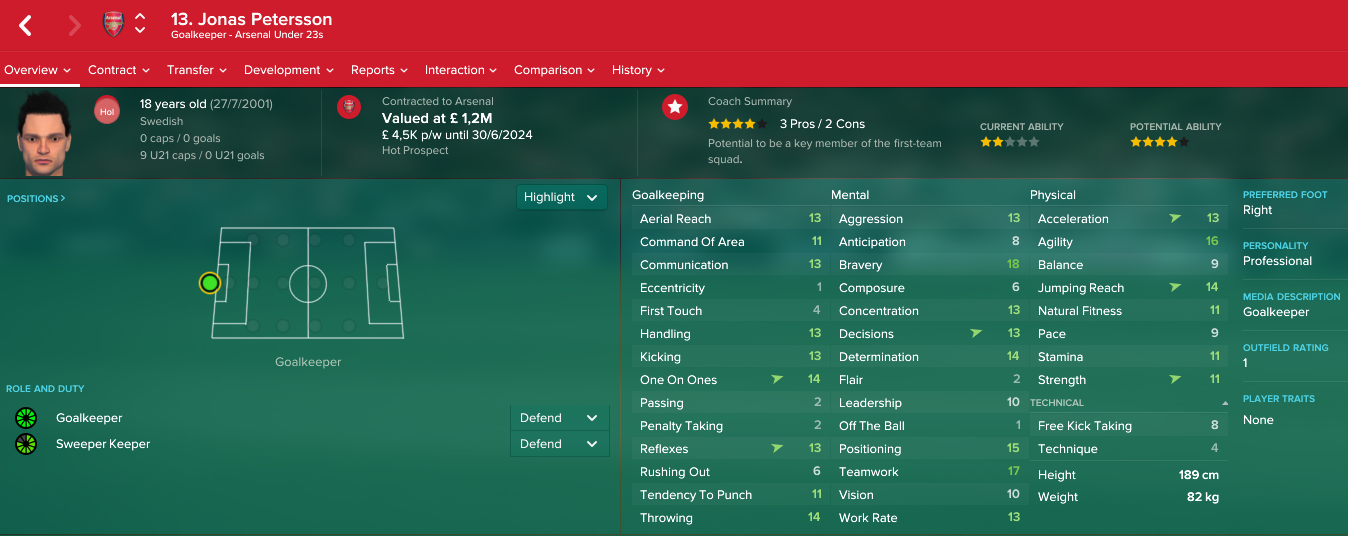Open the History dropdown menu
This screenshot has height=536, width=1348.
click(638, 70)
